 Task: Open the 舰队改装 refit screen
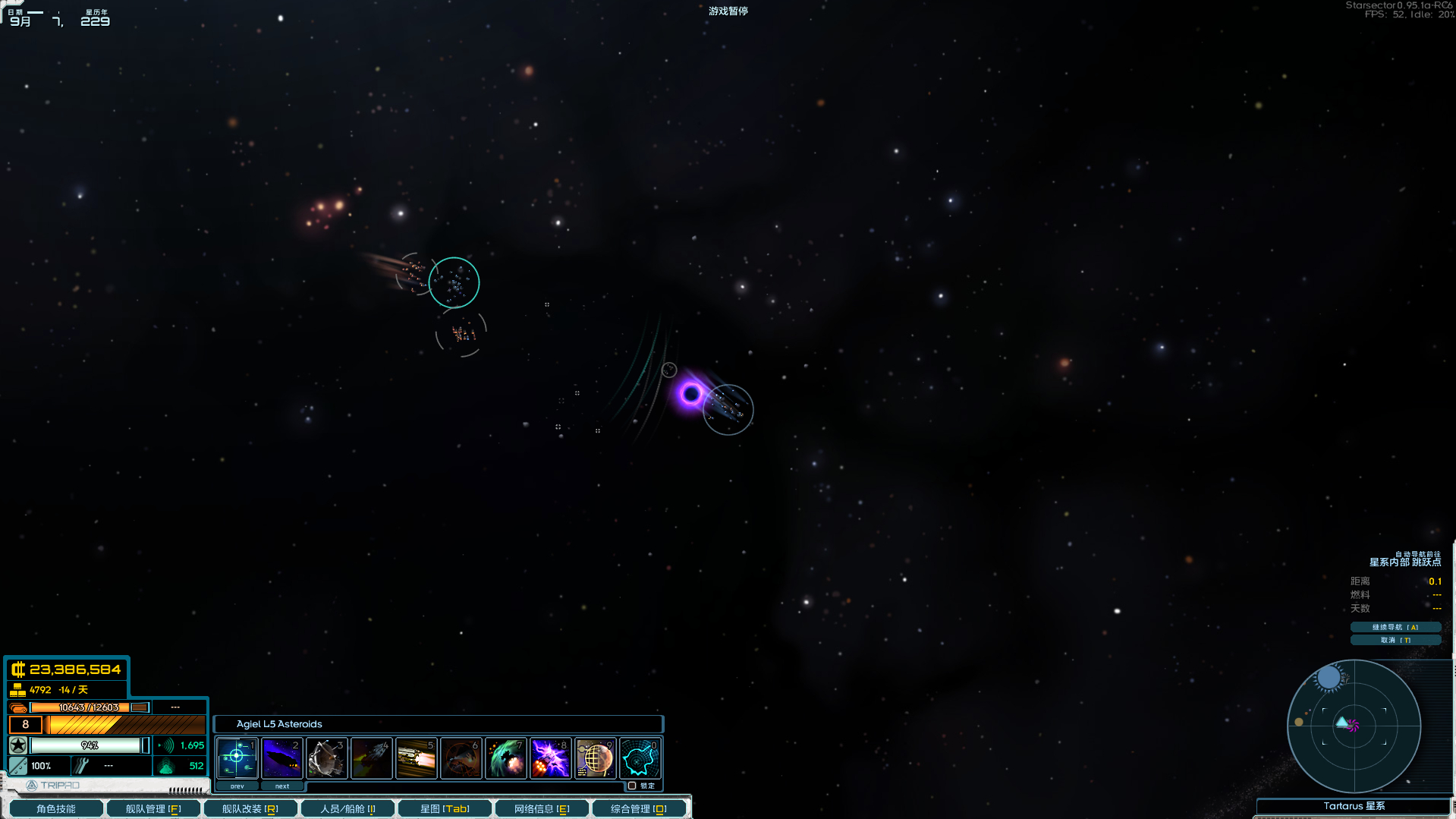coord(250,808)
